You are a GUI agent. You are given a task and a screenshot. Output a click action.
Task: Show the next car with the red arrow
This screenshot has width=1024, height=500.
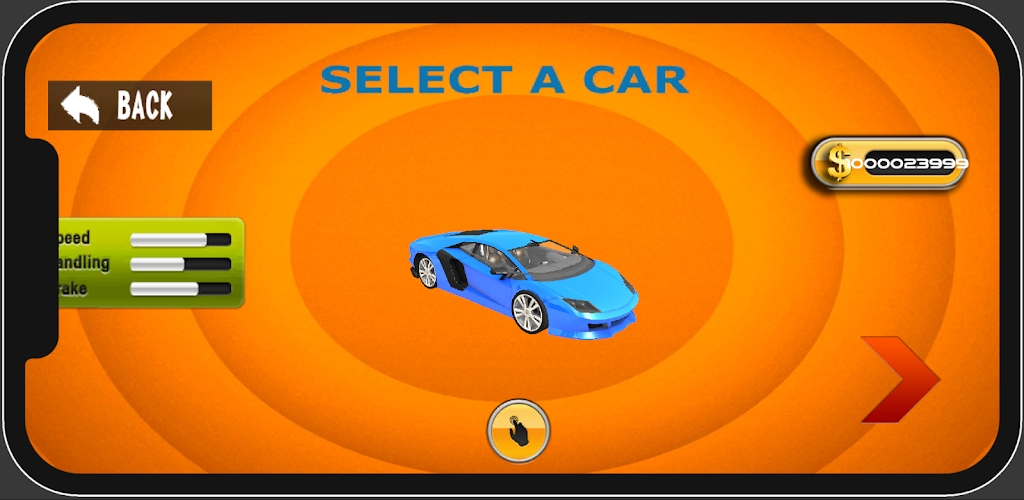click(x=899, y=379)
